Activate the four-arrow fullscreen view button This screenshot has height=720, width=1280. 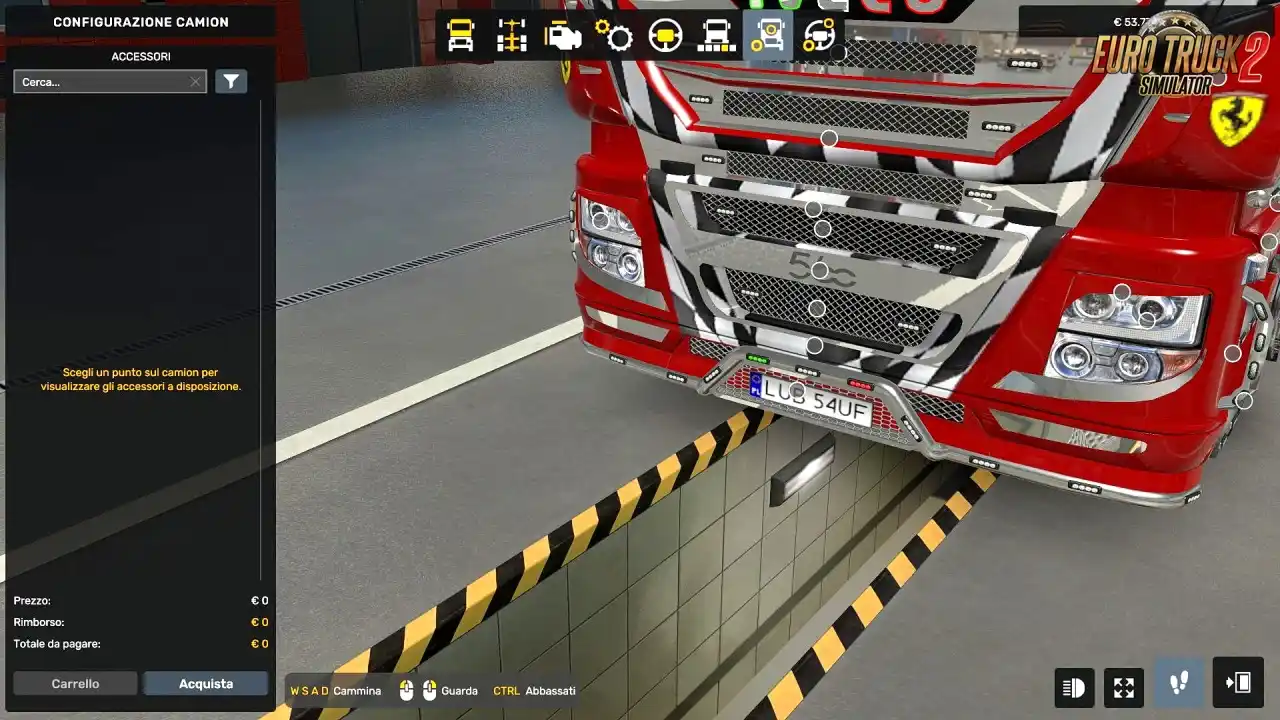coord(1124,687)
